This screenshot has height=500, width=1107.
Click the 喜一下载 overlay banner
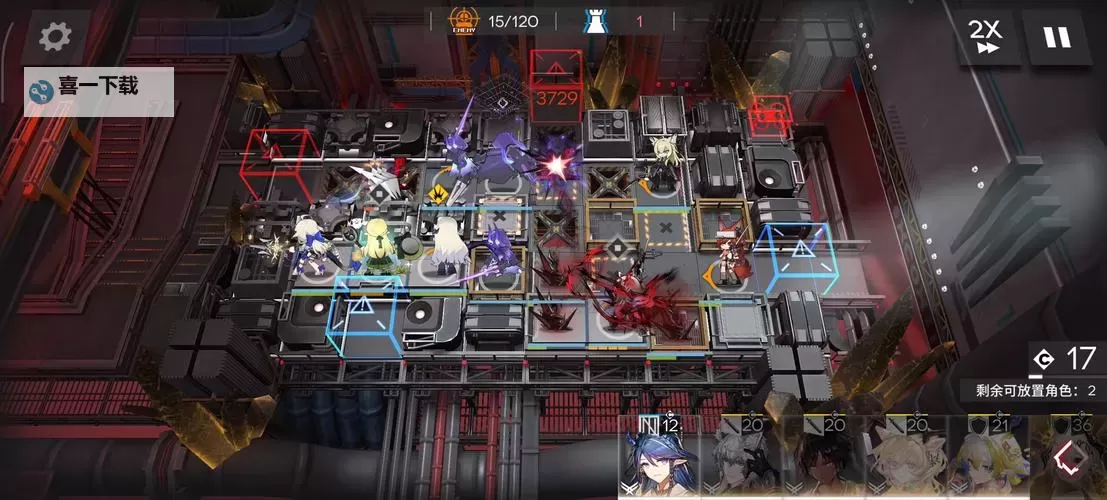coord(99,89)
